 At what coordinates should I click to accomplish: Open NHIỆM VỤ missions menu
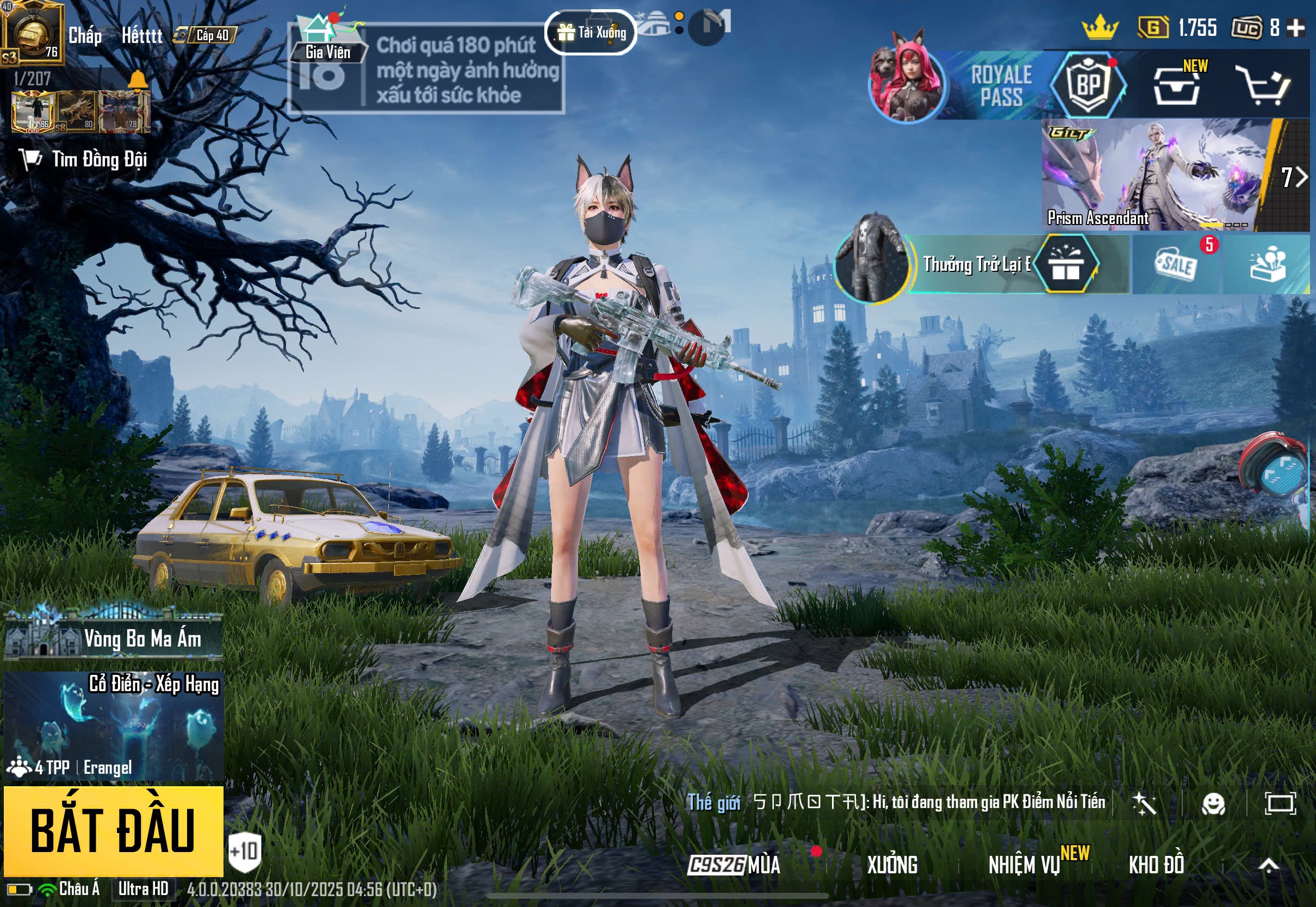coord(1025,865)
